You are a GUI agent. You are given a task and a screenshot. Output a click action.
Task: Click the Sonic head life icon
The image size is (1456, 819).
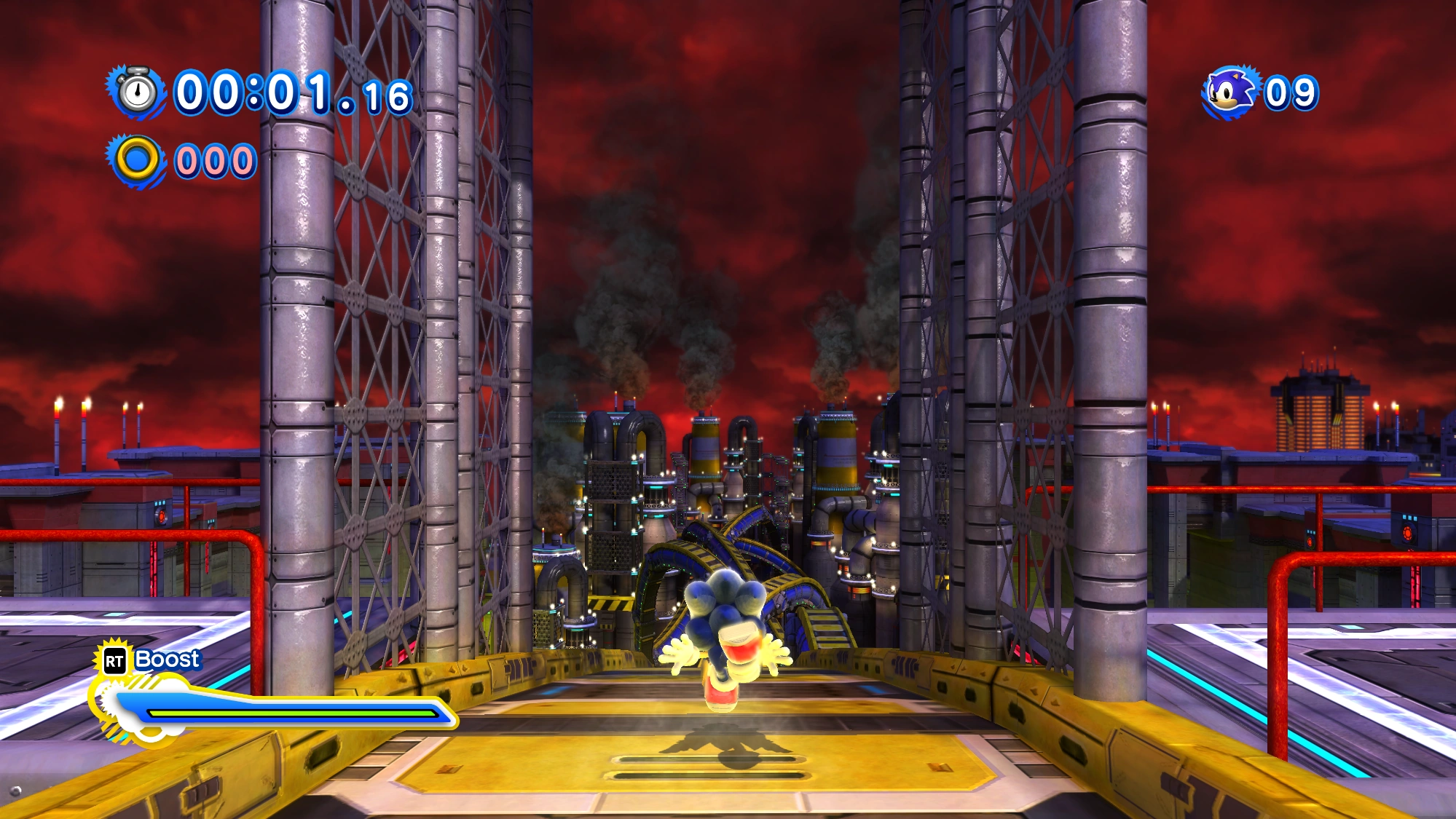(1229, 92)
